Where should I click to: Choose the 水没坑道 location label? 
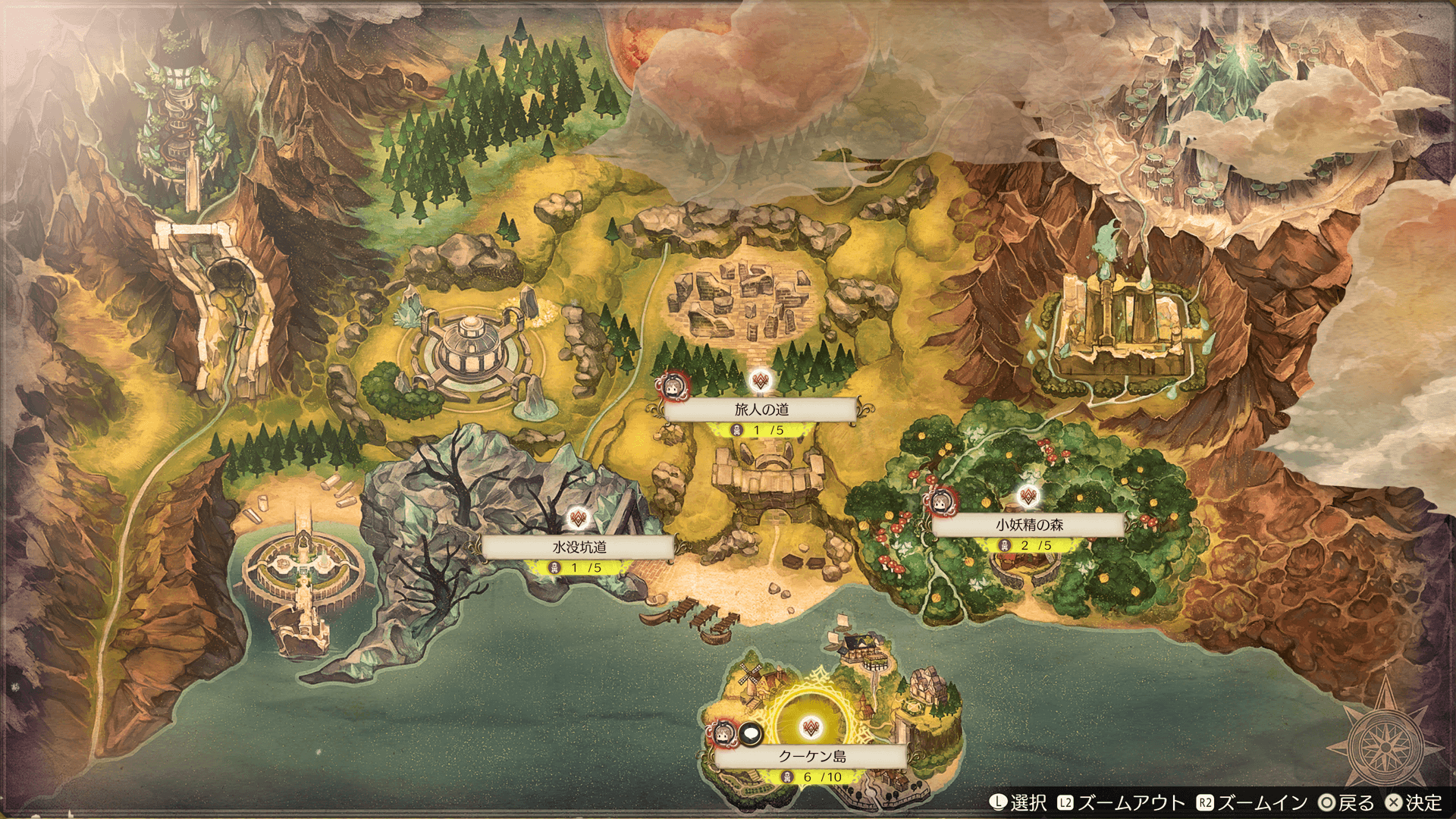pos(579,547)
